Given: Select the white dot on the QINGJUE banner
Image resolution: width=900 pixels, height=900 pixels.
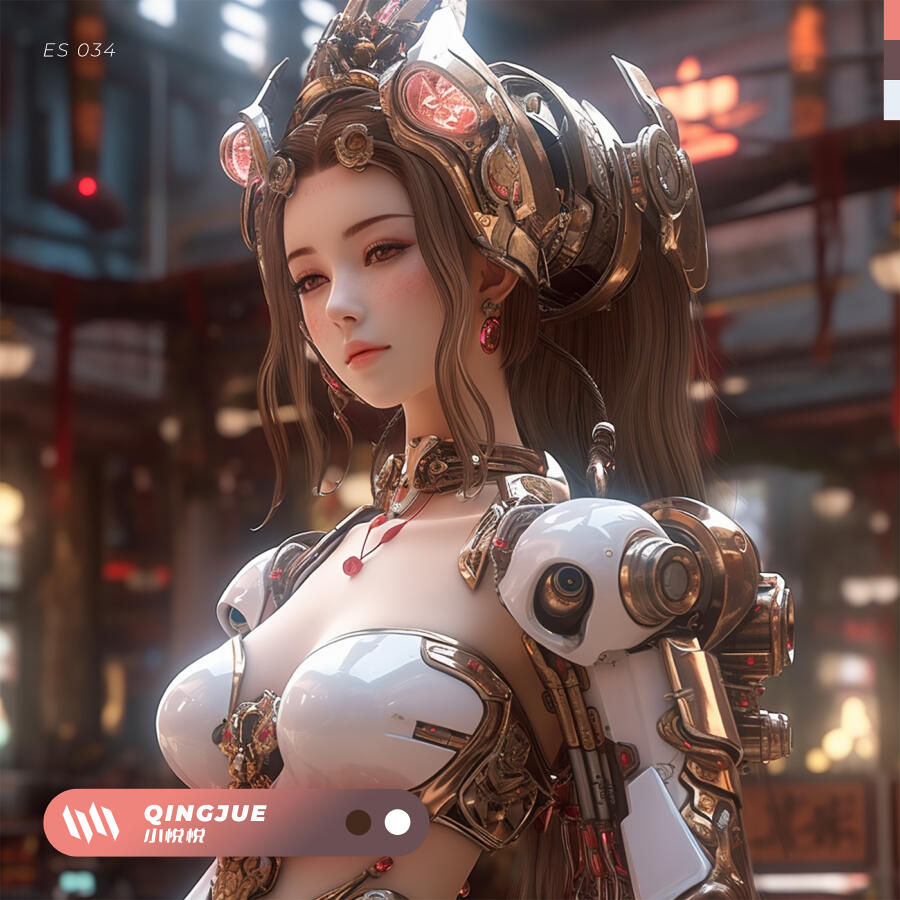Looking at the screenshot, I should pos(398,822).
